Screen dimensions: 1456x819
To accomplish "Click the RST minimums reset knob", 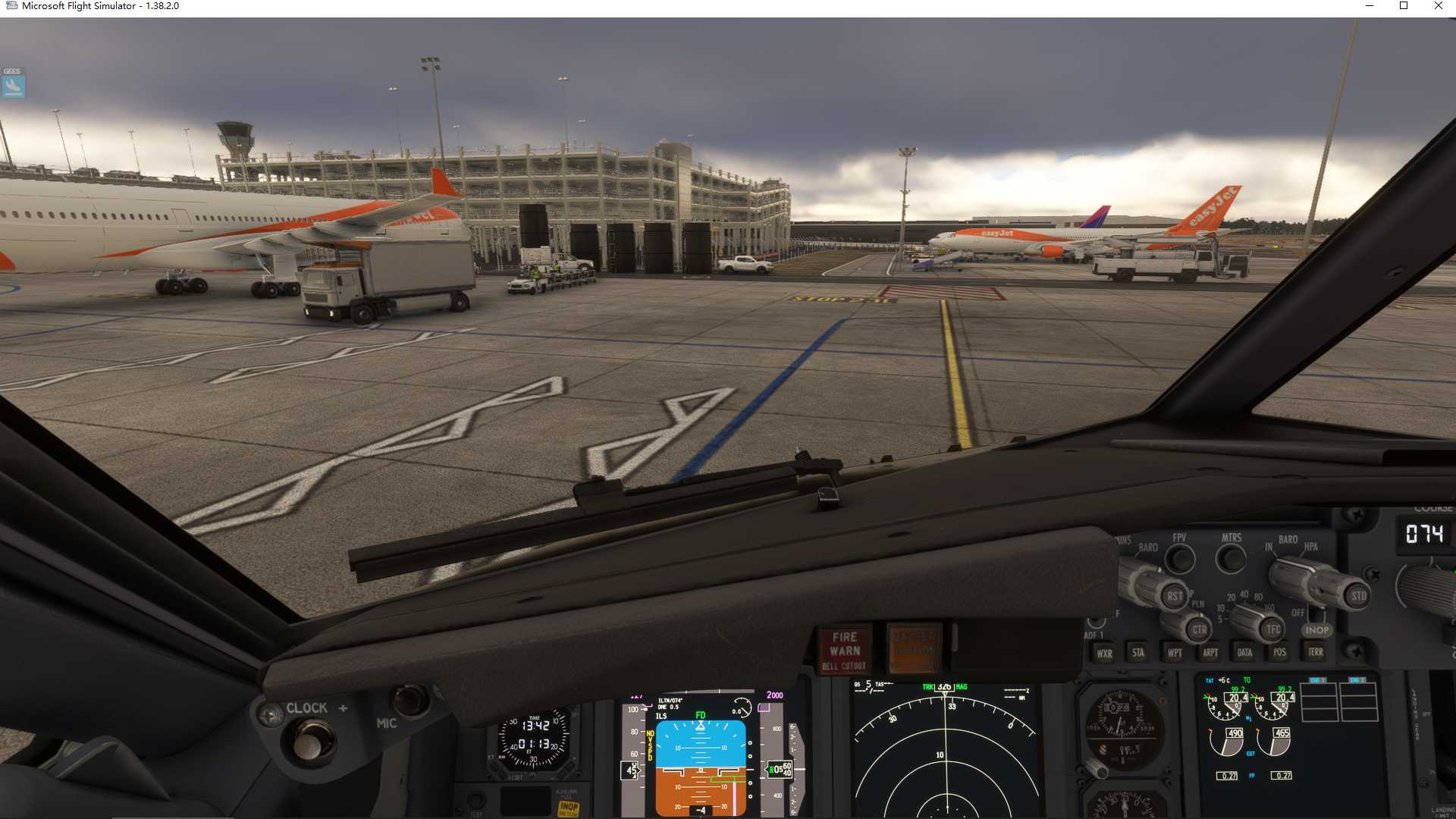I will [1174, 596].
